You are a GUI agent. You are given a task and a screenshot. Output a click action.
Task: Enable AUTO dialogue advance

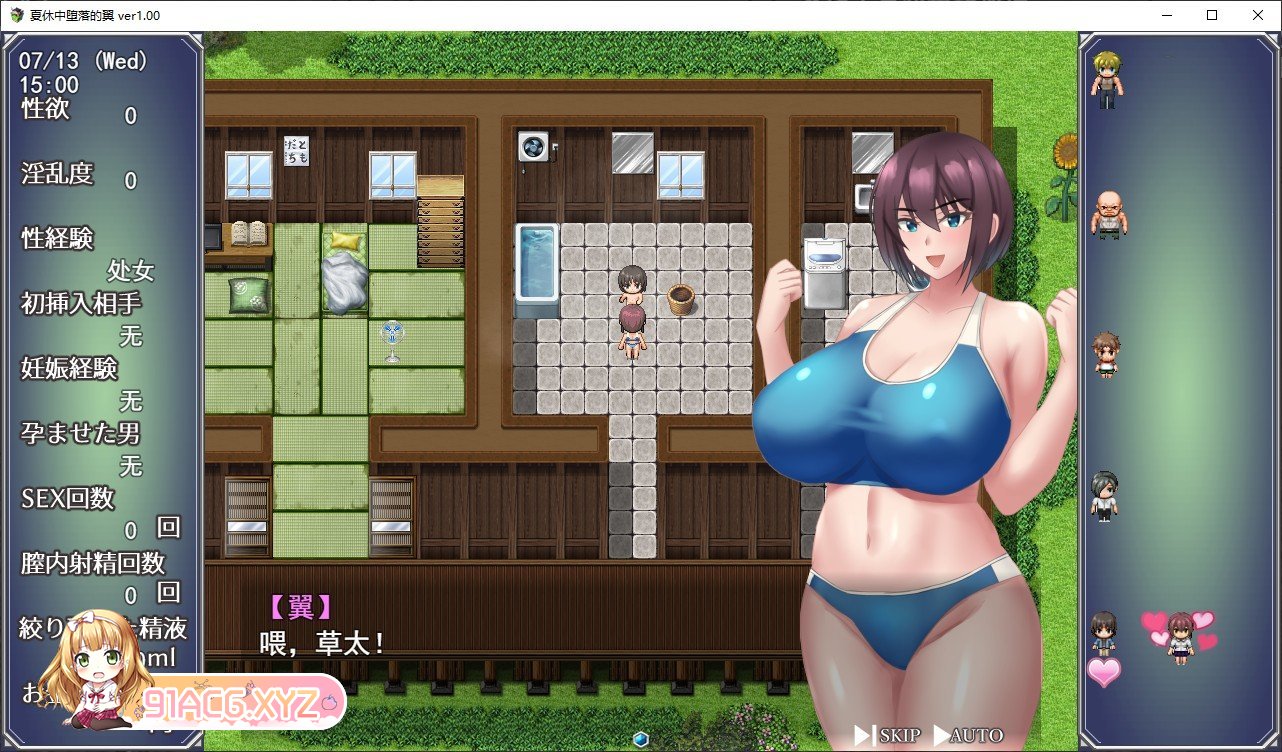(967, 736)
